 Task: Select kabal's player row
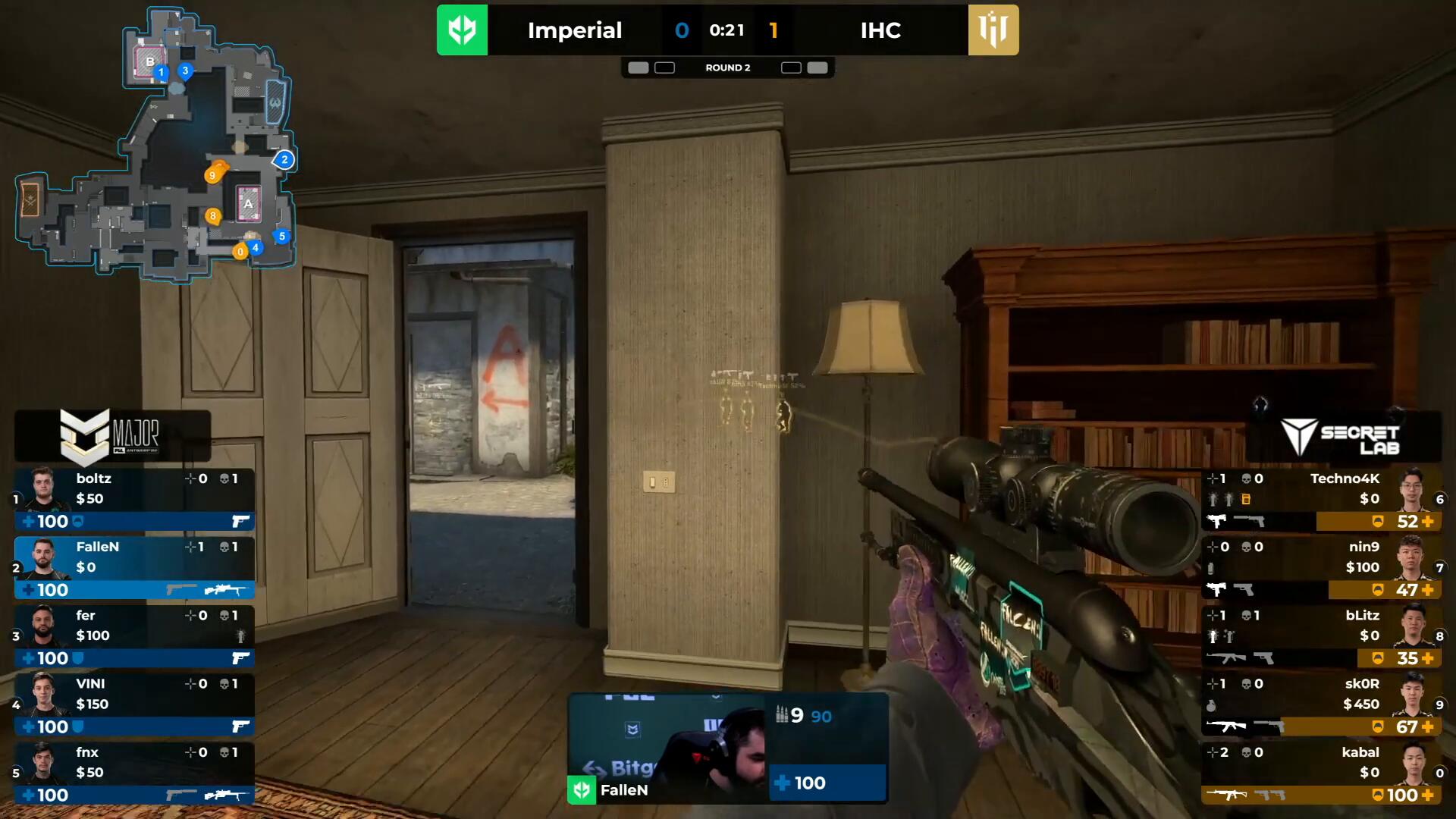click(1321, 772)
